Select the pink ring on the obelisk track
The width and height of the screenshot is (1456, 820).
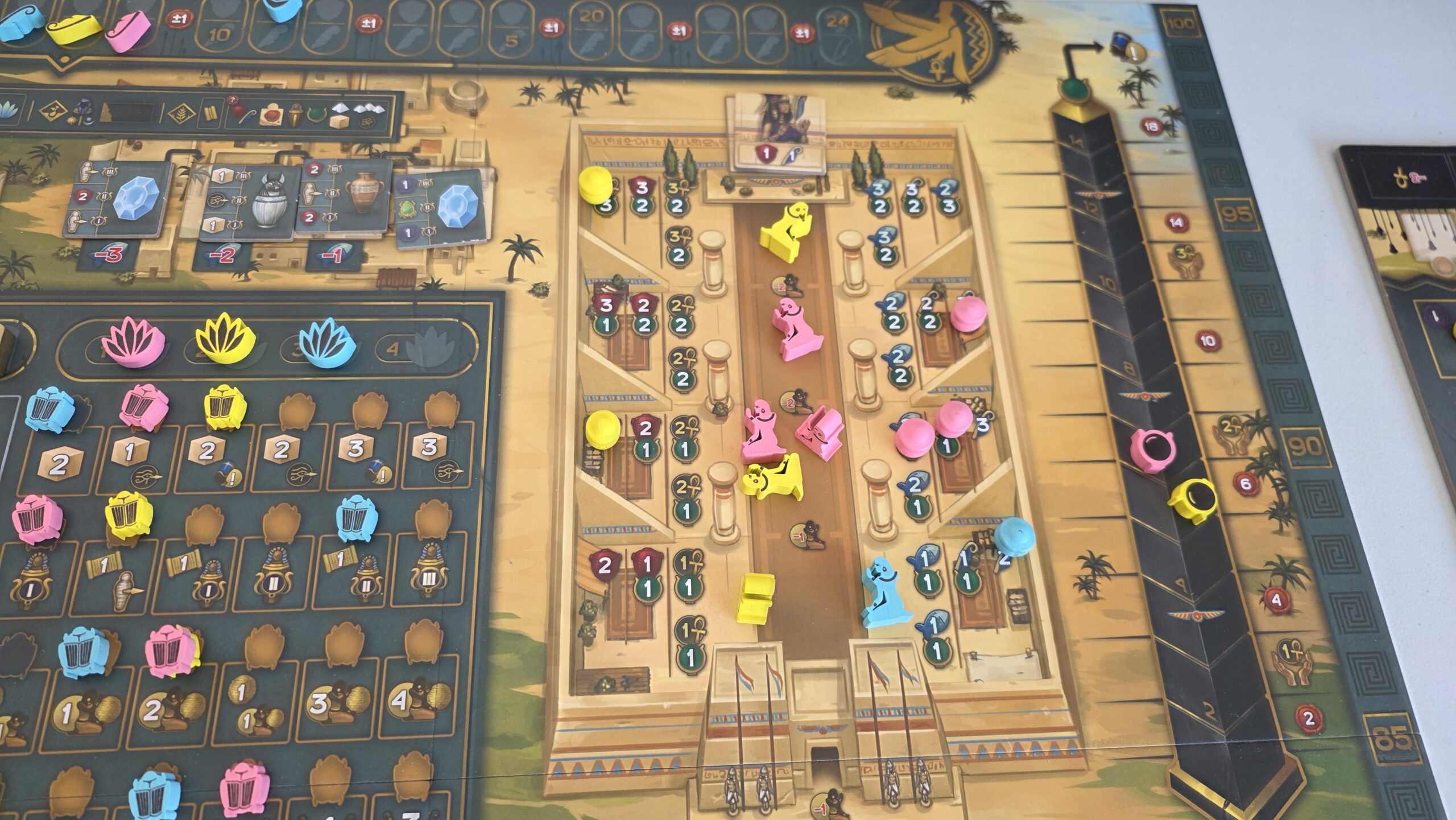point(1151,450)
